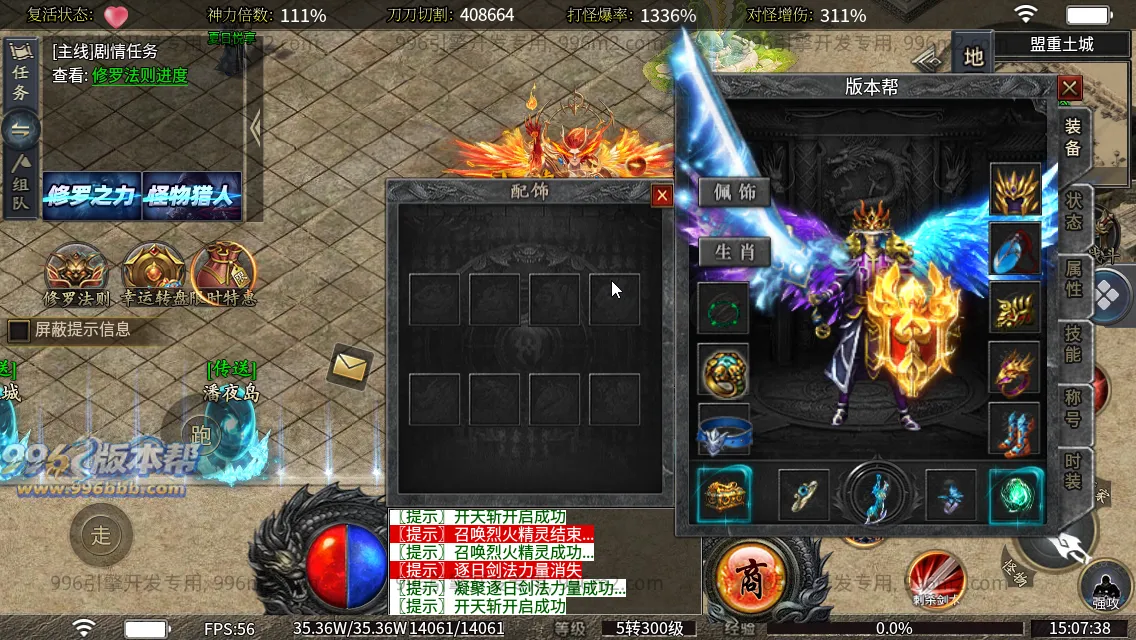
Task: Open the 佩饰 accessories button
Action: point(735,192)
